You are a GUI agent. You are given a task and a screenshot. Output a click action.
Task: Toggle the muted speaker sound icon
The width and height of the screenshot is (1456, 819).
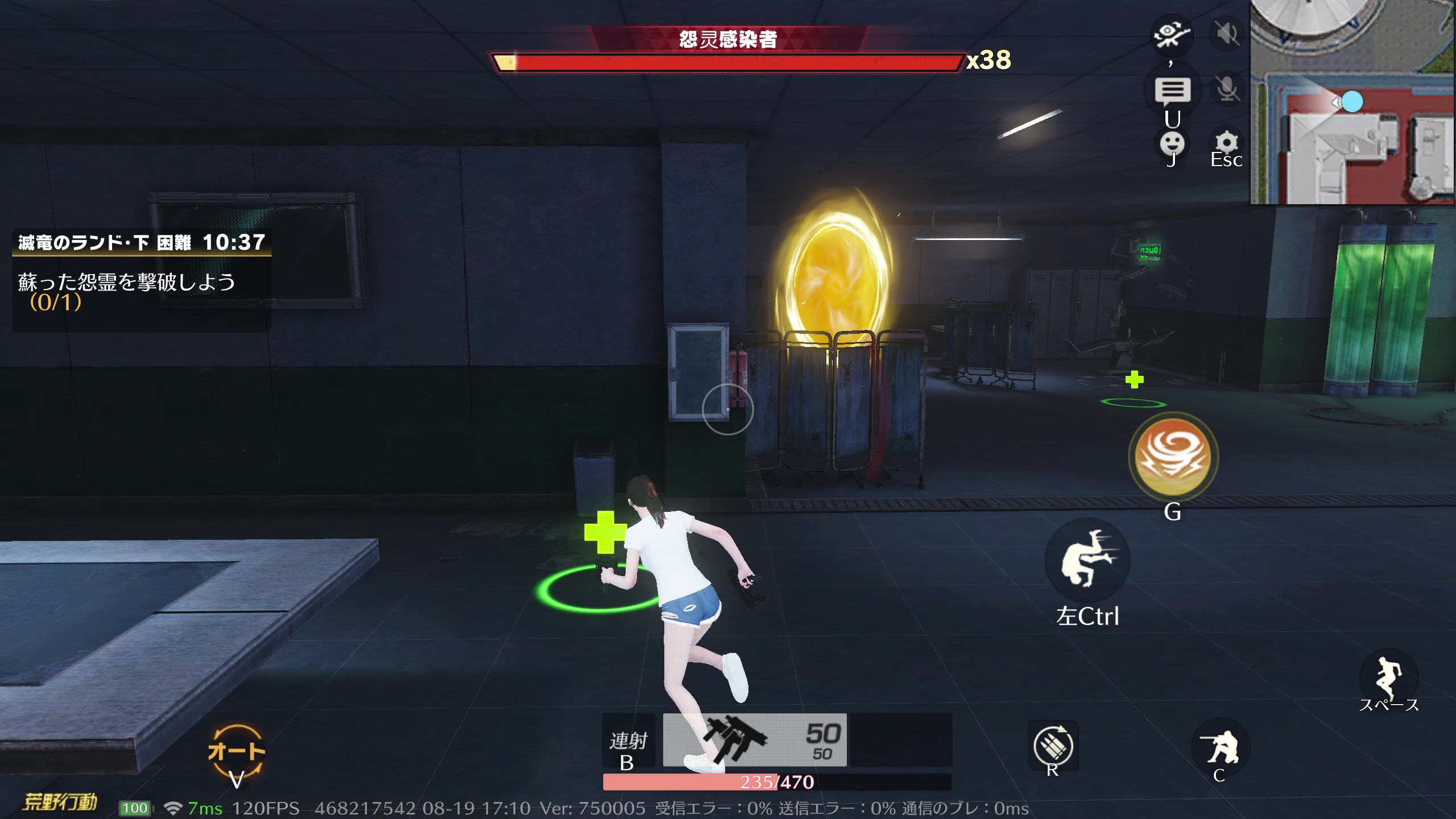[x=1227, y=34]
